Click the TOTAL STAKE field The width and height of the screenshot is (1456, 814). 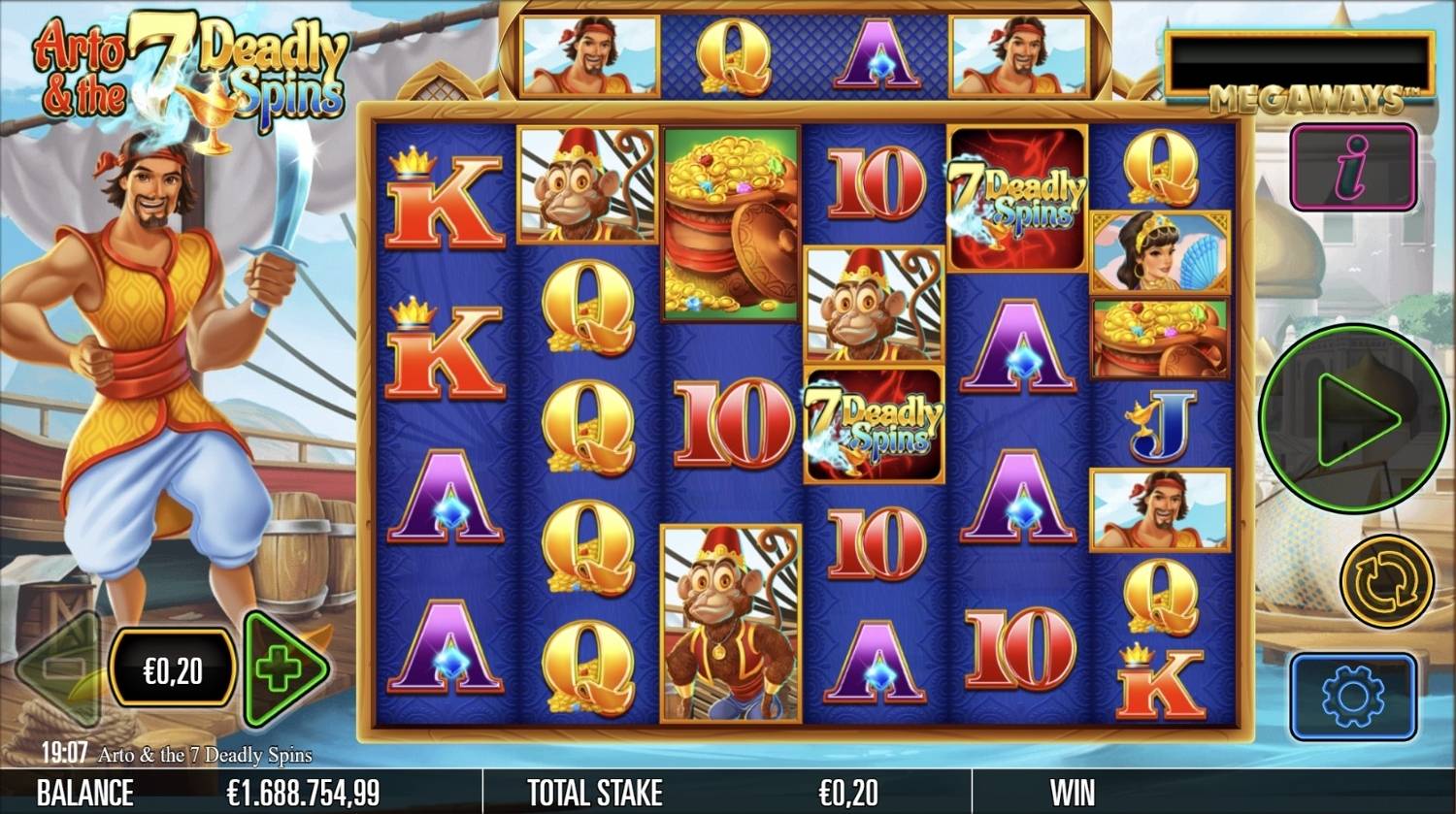click(x=594, y=792)
